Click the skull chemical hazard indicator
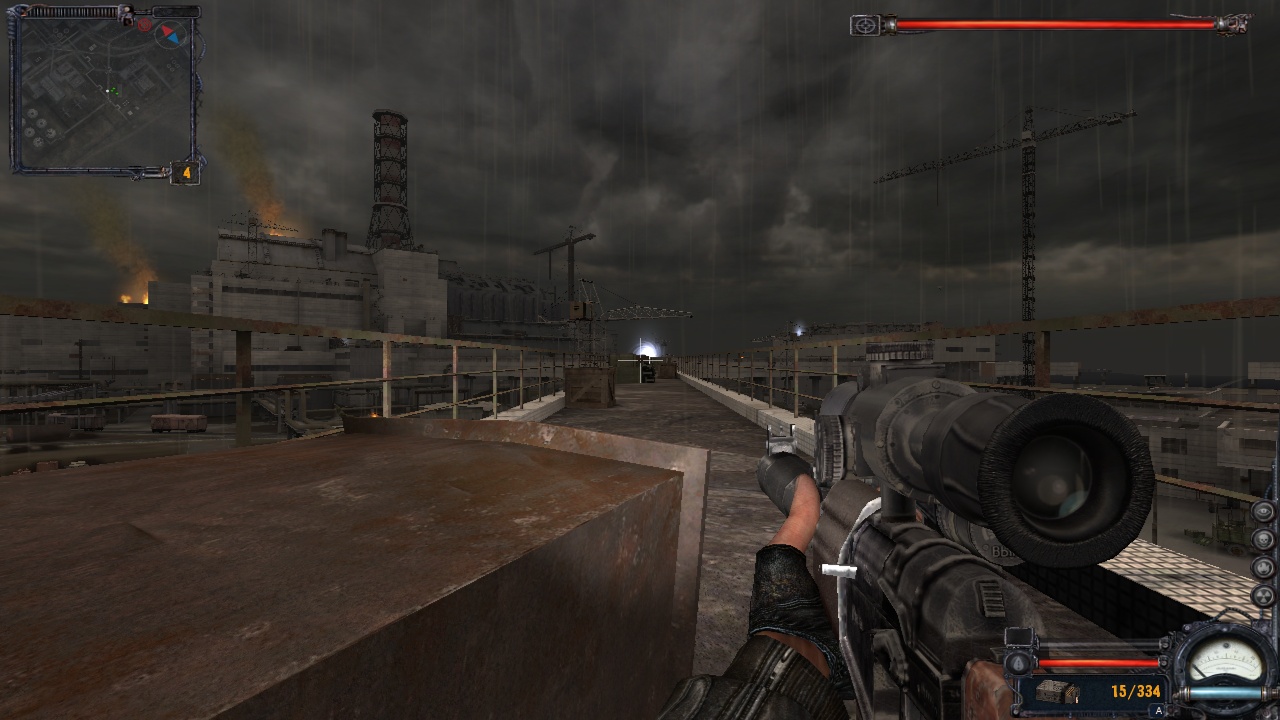1280x720 pixels. click(1264, 540)
